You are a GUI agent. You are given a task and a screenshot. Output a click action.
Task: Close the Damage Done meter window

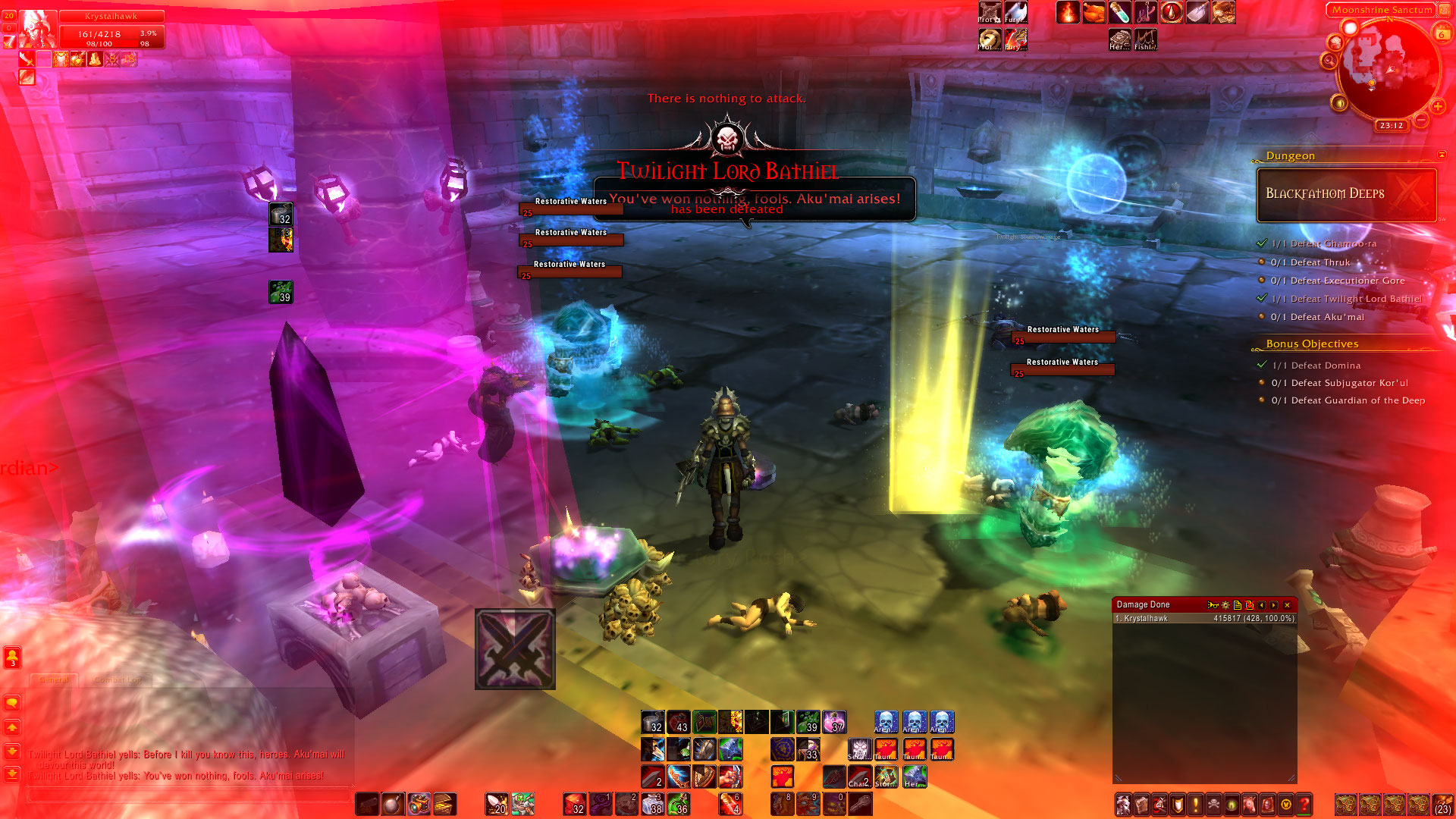[1287, 605]
